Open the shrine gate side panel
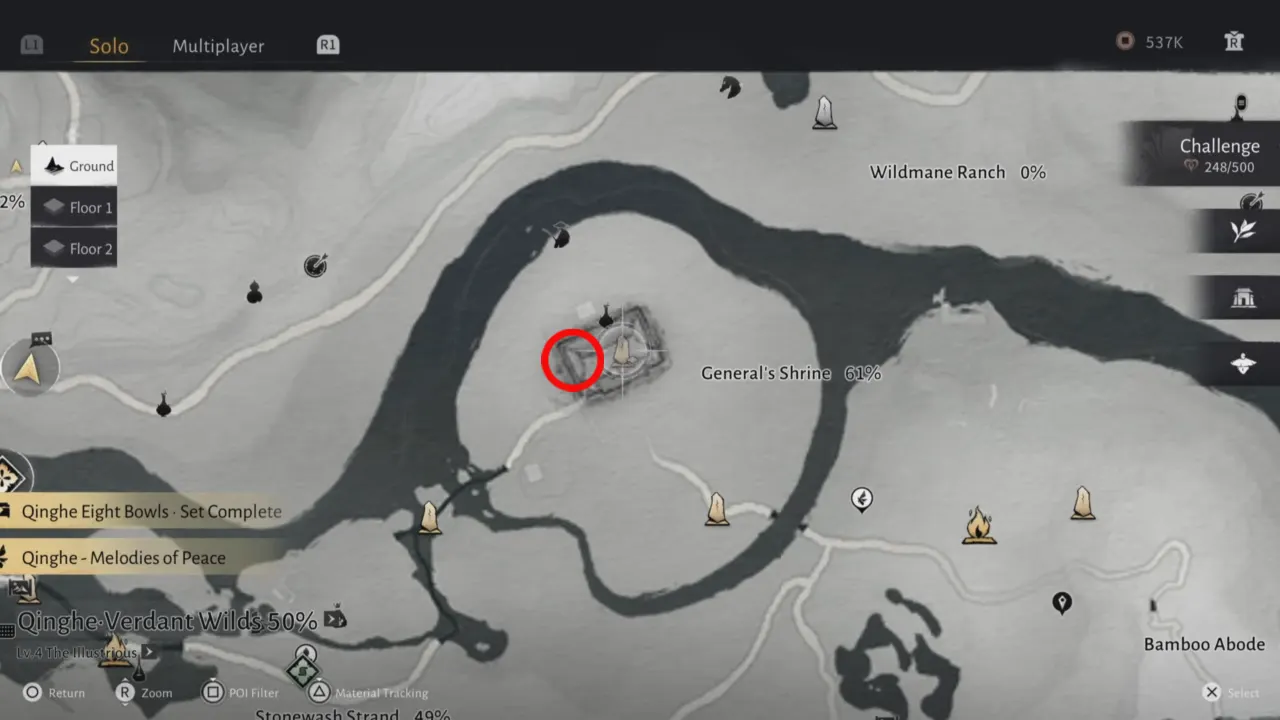Screen dimensions: 1280x720 1243,297
